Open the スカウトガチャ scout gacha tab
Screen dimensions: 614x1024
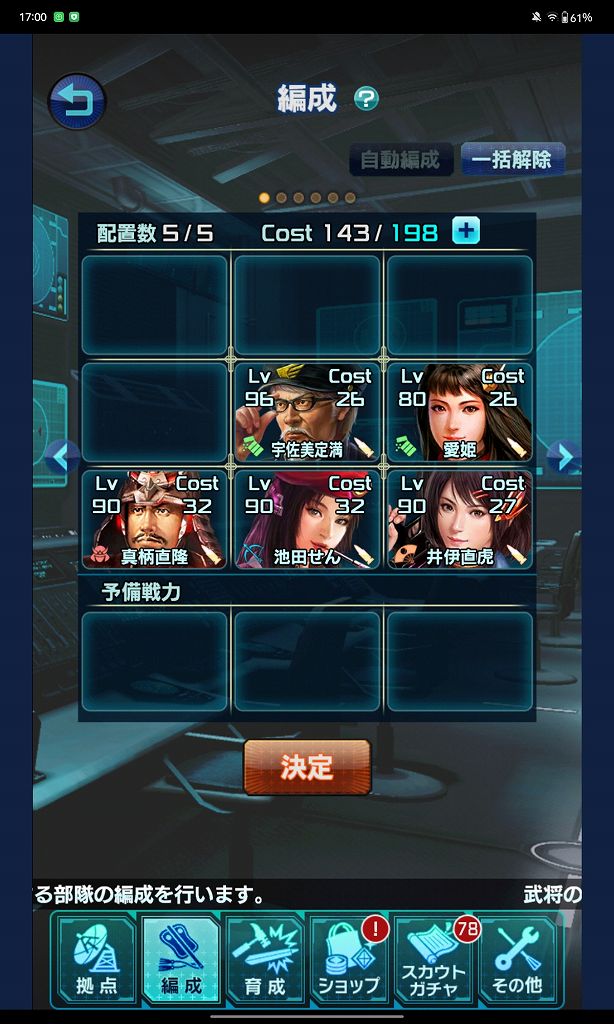434,960
